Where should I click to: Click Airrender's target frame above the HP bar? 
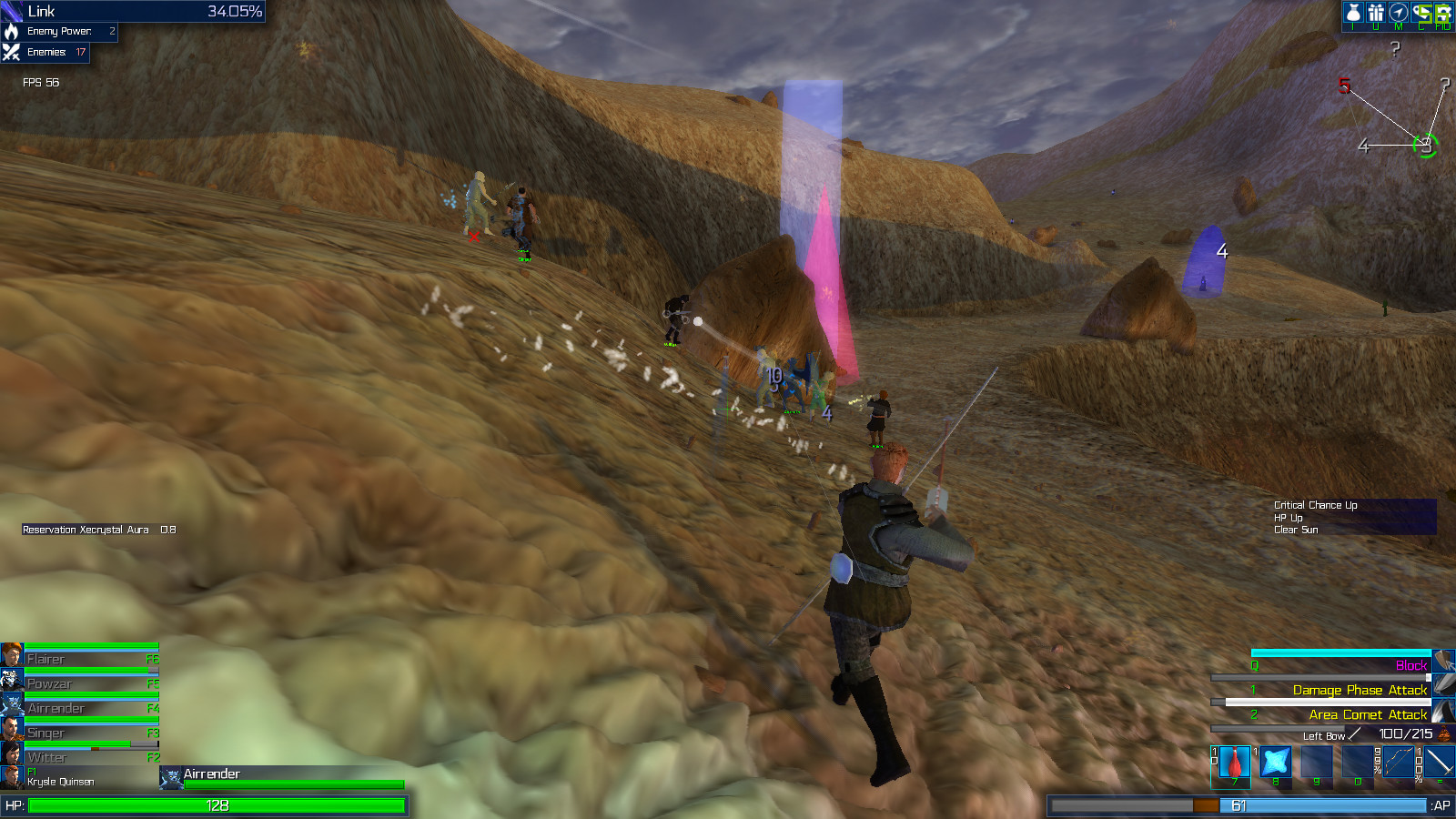coord(209,774)
